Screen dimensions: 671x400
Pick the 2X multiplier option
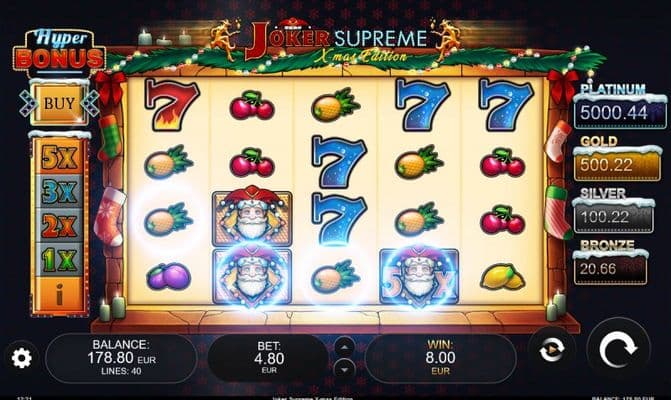pos(59,227)
